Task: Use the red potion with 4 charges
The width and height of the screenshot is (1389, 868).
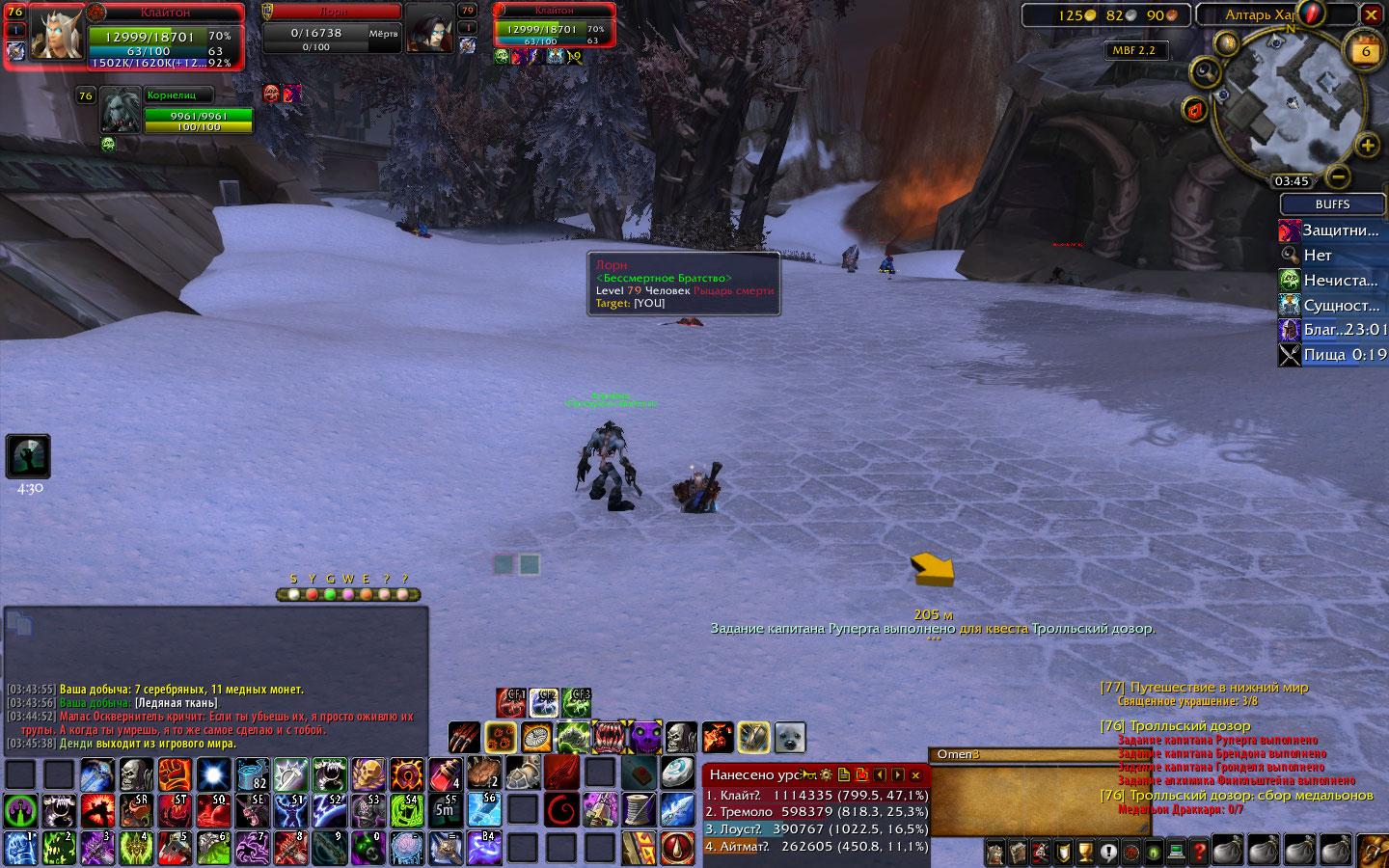Action: click(445, 773)
